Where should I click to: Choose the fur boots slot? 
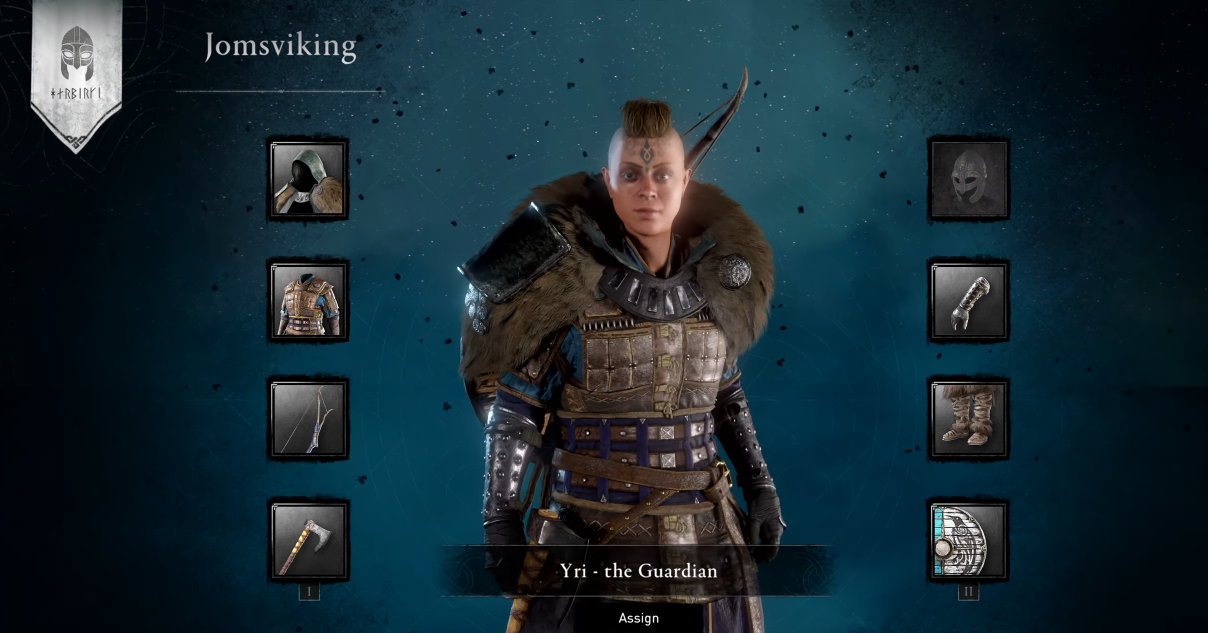click(x=969, y=420)
